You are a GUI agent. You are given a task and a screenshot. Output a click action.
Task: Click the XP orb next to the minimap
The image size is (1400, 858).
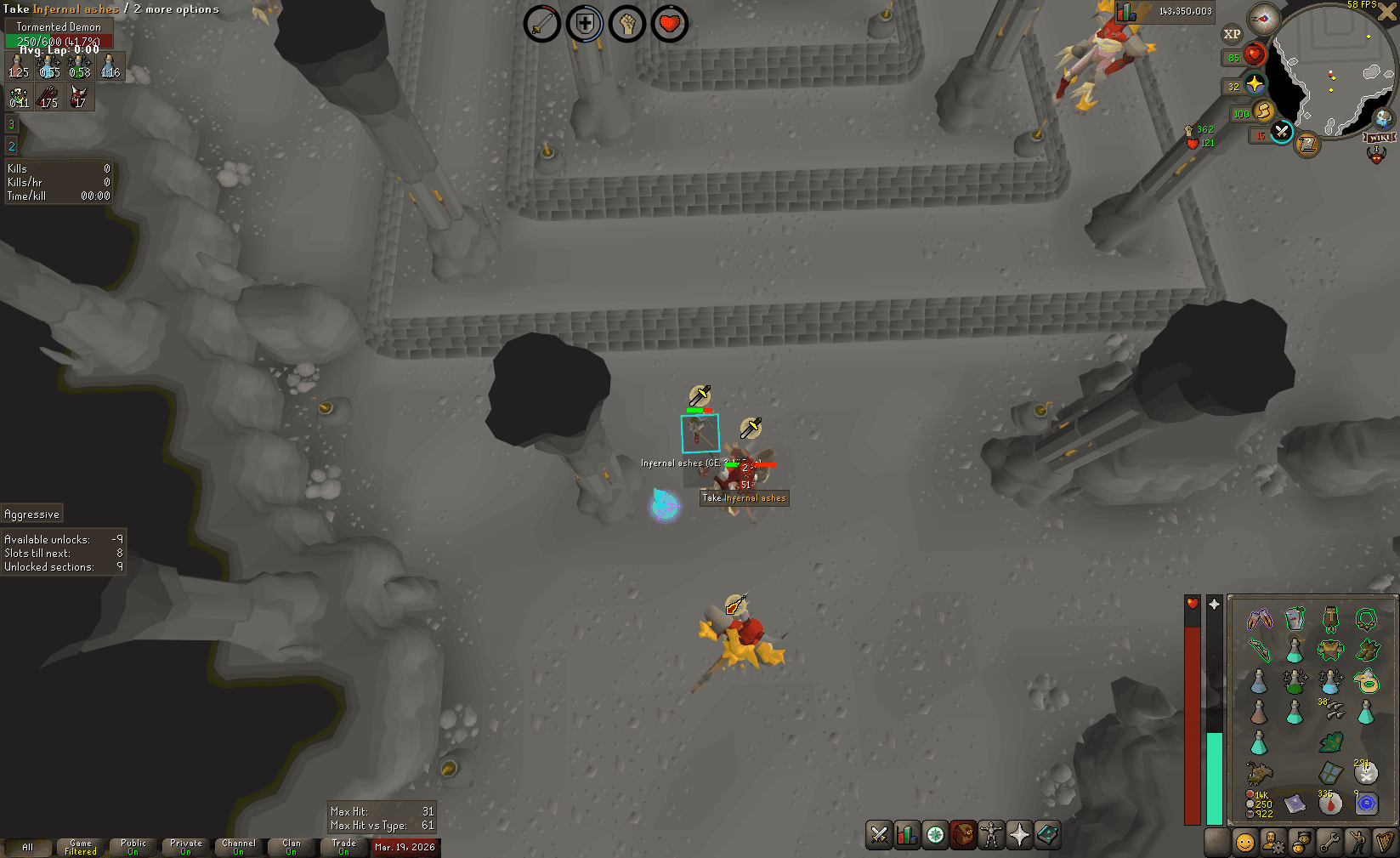(x=1231, y=35)
